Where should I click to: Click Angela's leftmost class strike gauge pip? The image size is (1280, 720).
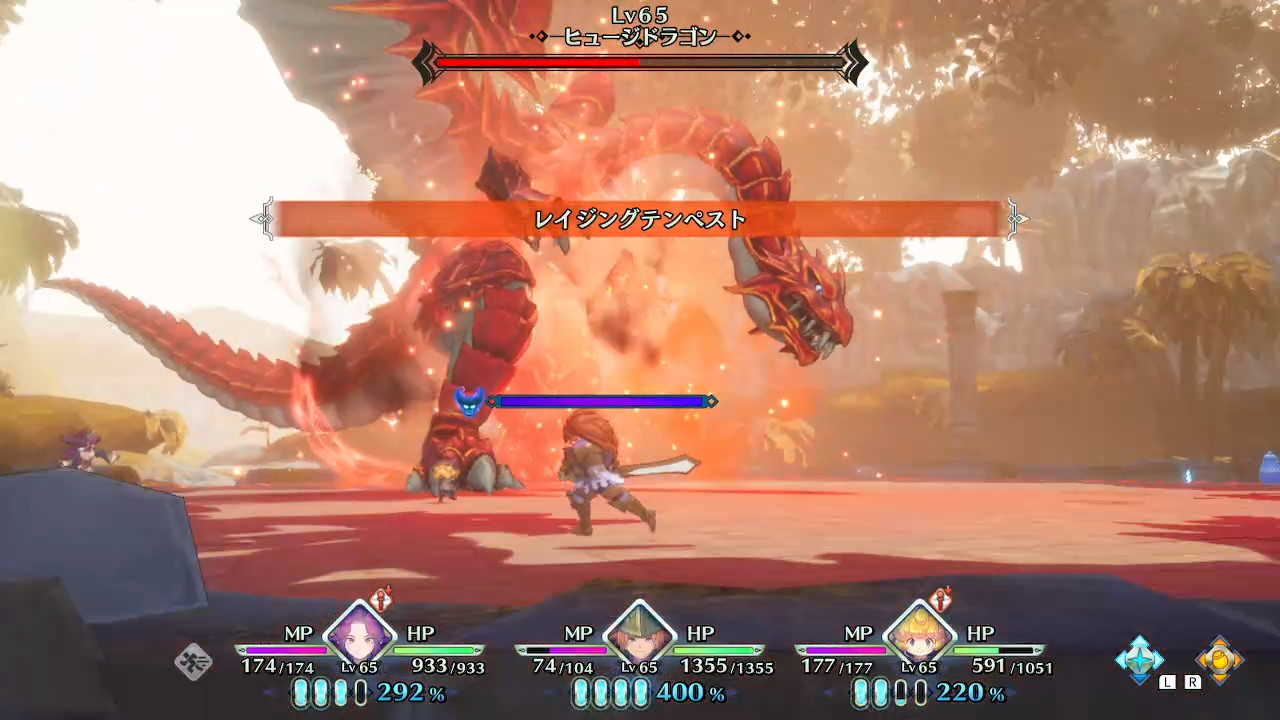pos(302,692)
